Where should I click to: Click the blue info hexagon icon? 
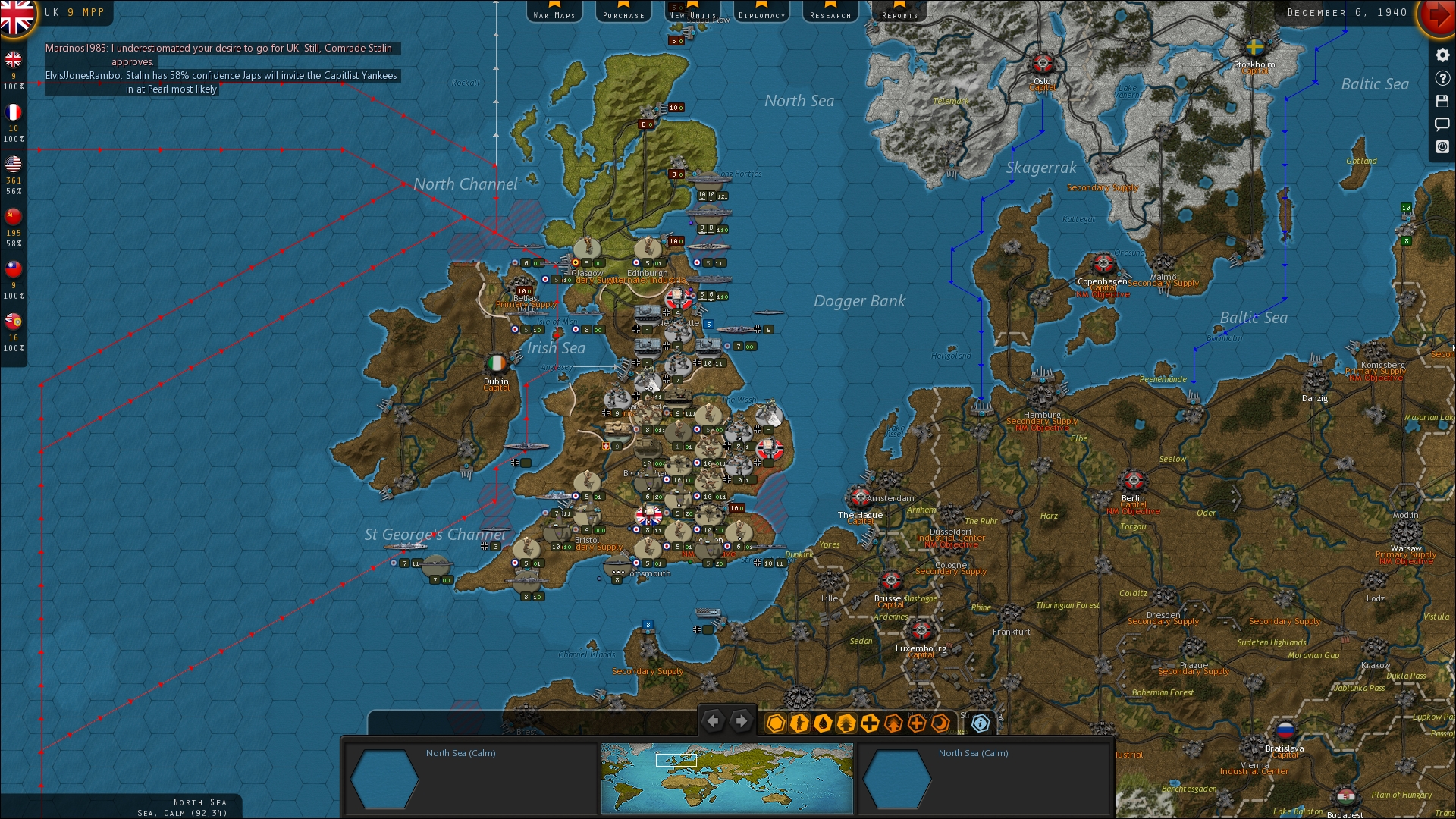[x=981, y=724]
